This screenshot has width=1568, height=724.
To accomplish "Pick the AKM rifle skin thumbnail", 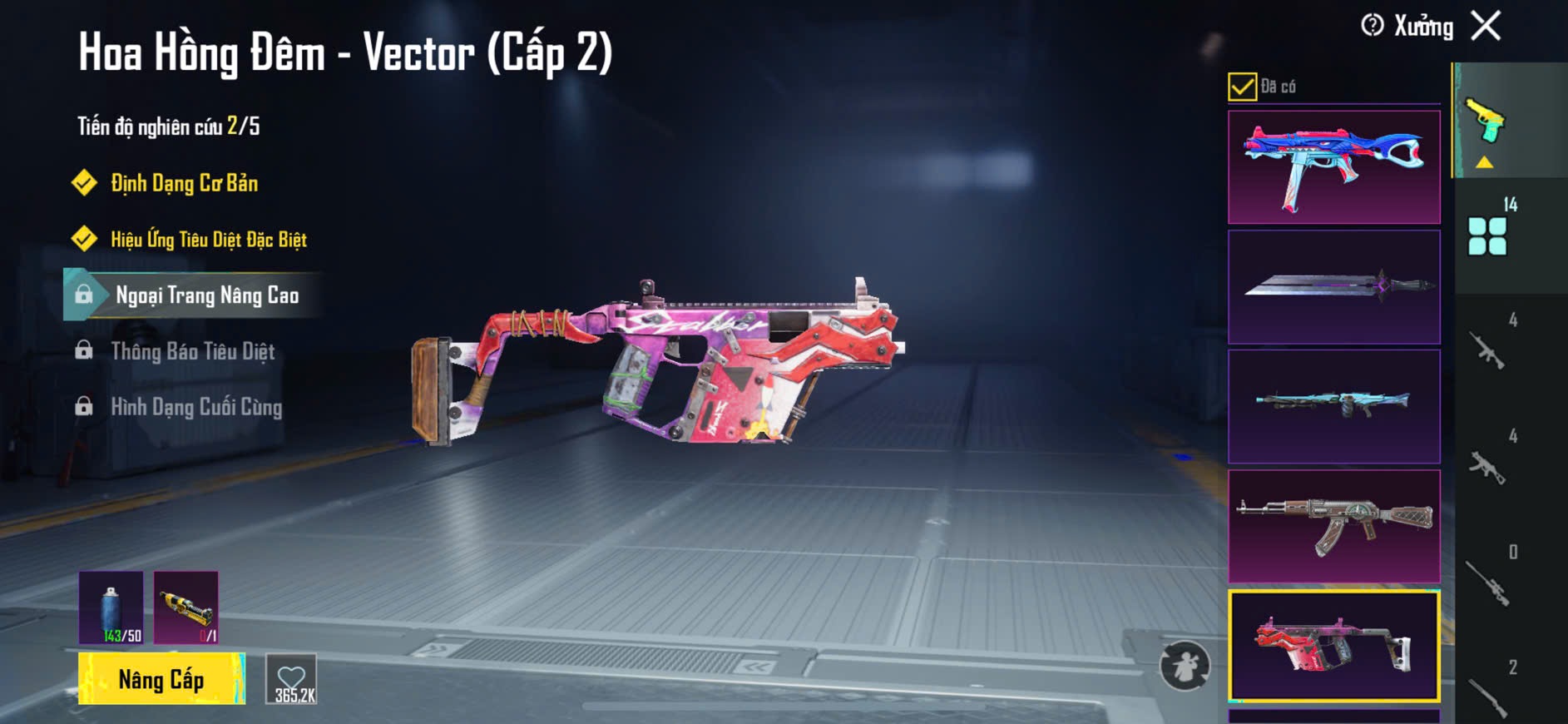I will [x=1333, y=526].
